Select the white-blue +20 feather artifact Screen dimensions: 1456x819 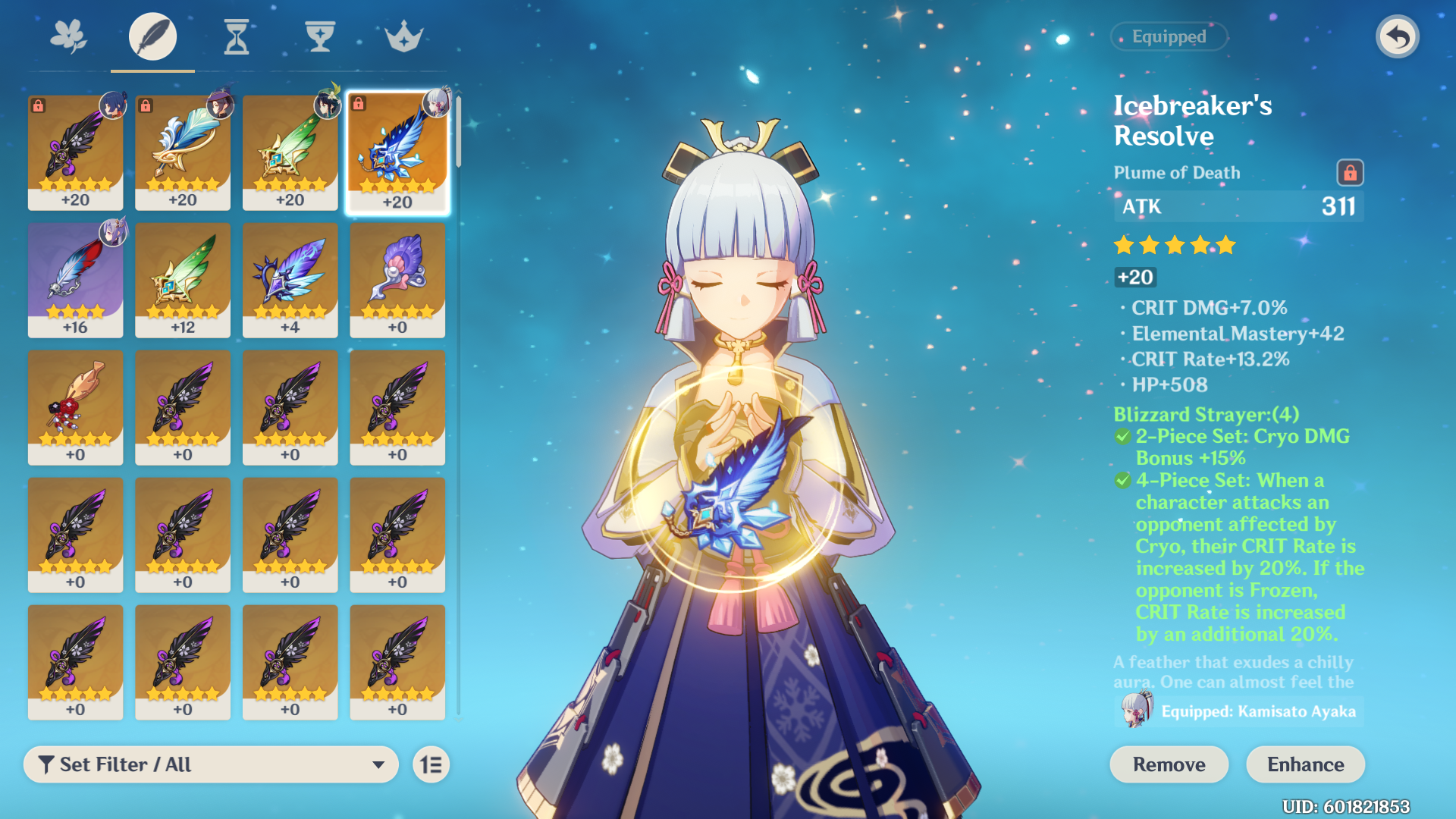tap(183, 152)
